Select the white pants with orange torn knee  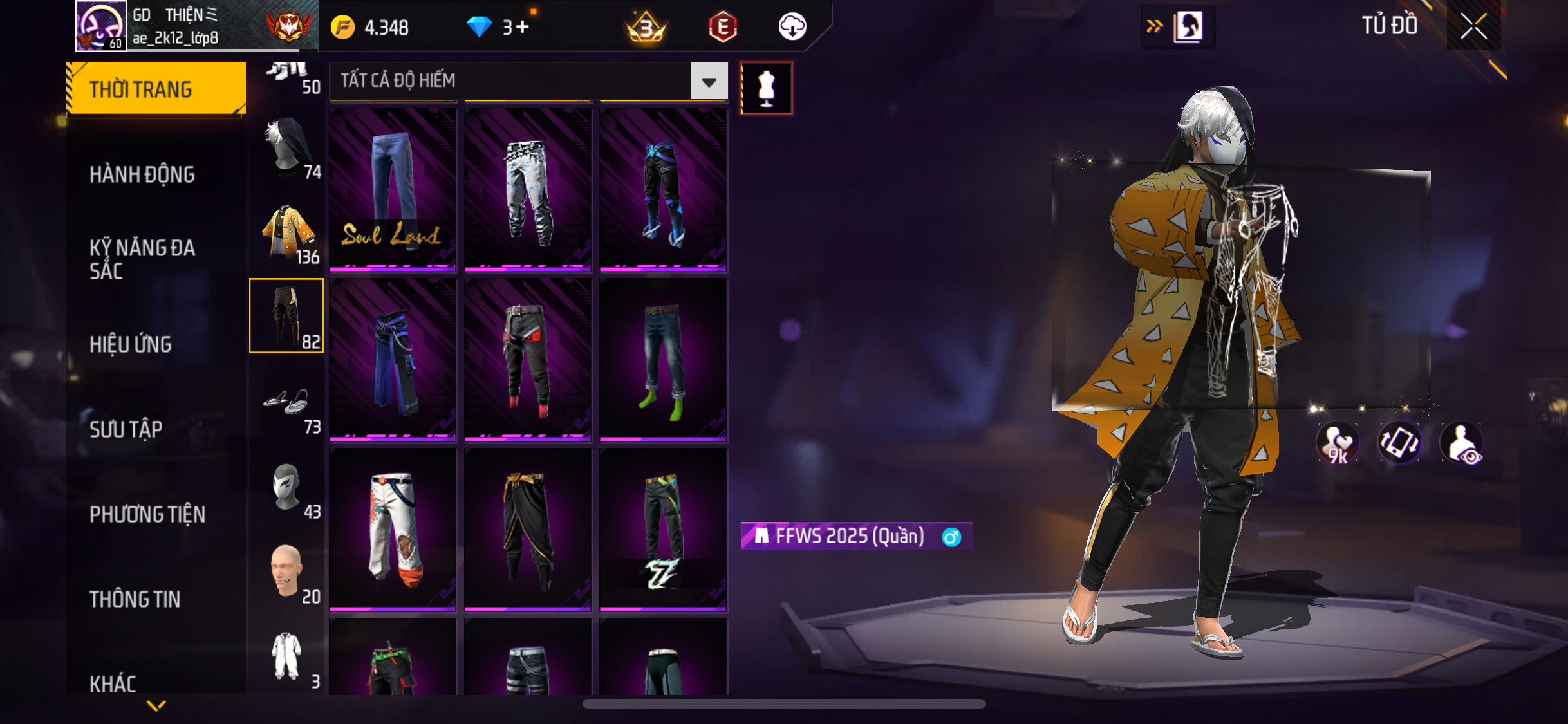[x=393, y=529]
